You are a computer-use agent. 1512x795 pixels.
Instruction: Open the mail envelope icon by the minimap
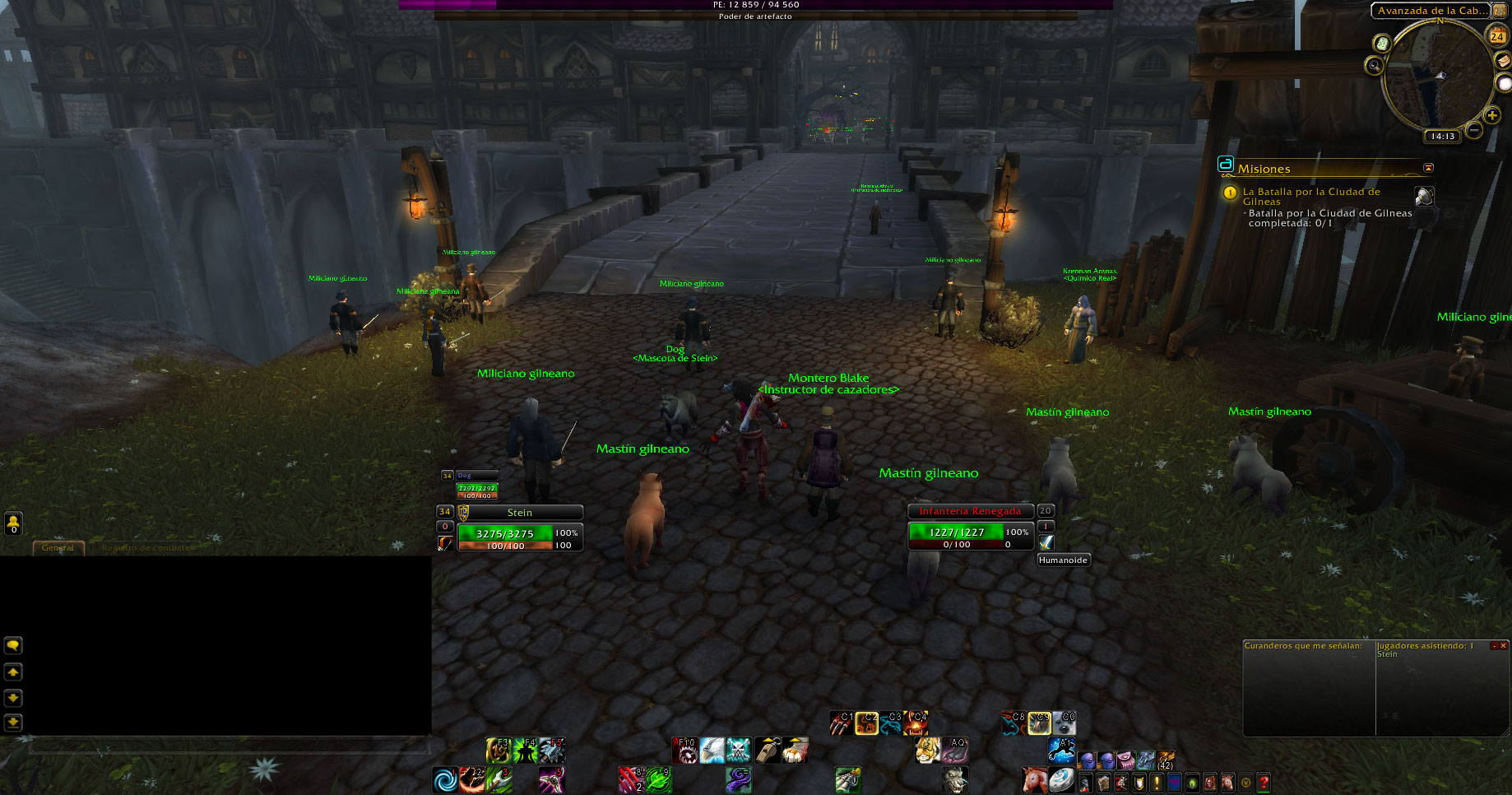pos(1503,60)
